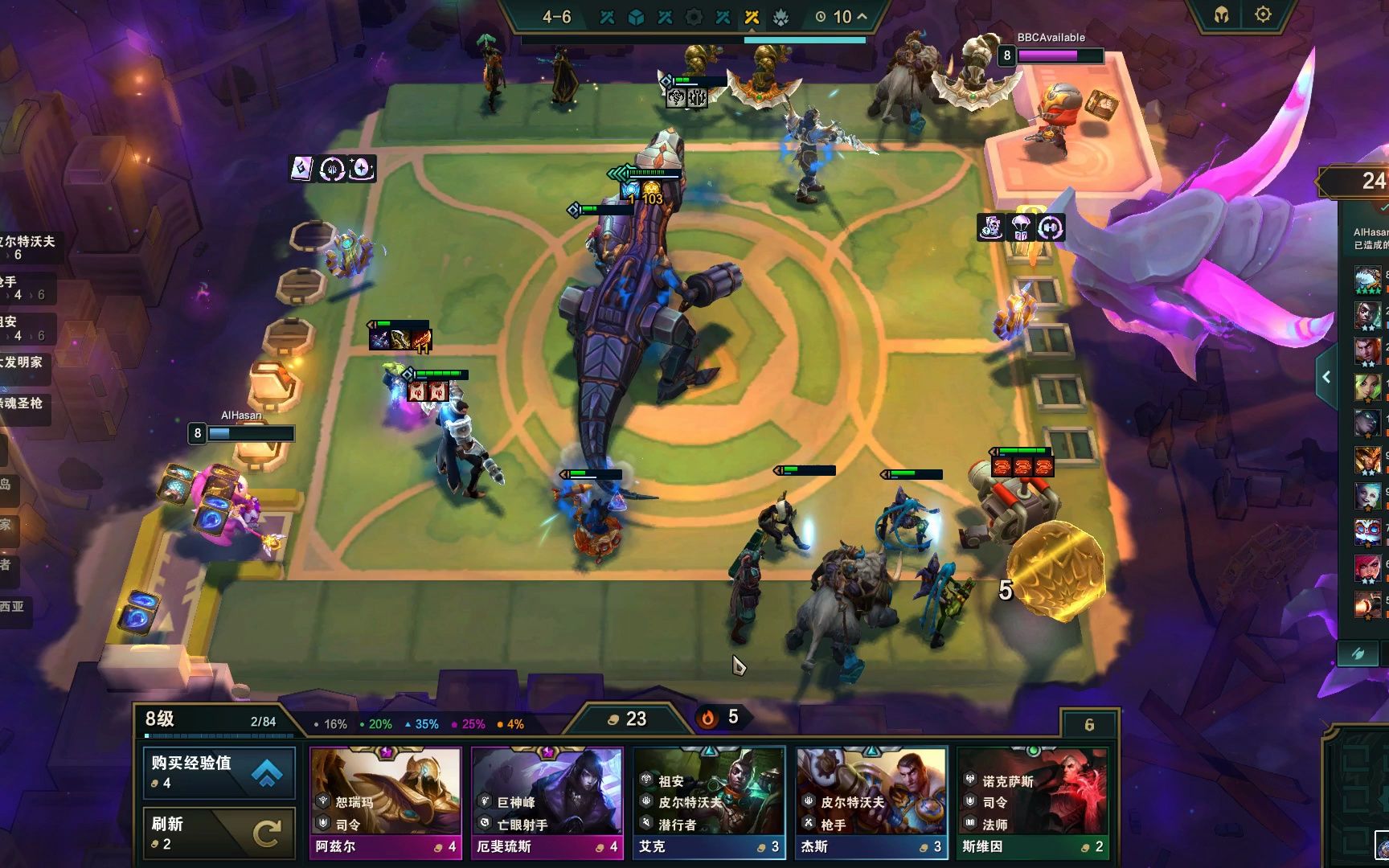Open the settings gear
Image resolution: width=1389 pixels, height=868 pixels.
click(1263, 14)
